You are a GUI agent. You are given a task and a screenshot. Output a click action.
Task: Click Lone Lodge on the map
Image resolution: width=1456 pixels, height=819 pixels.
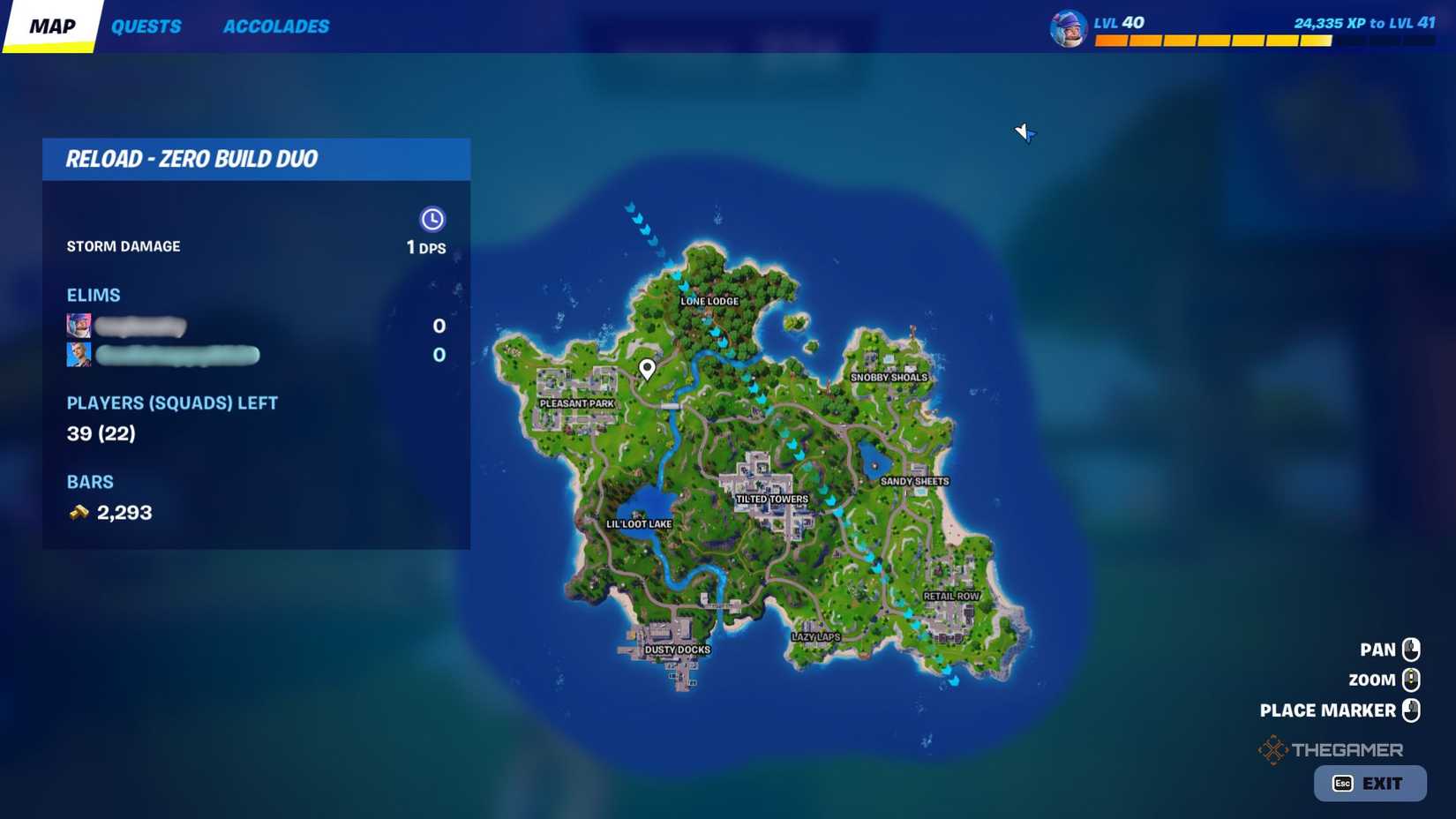[709, 301]
